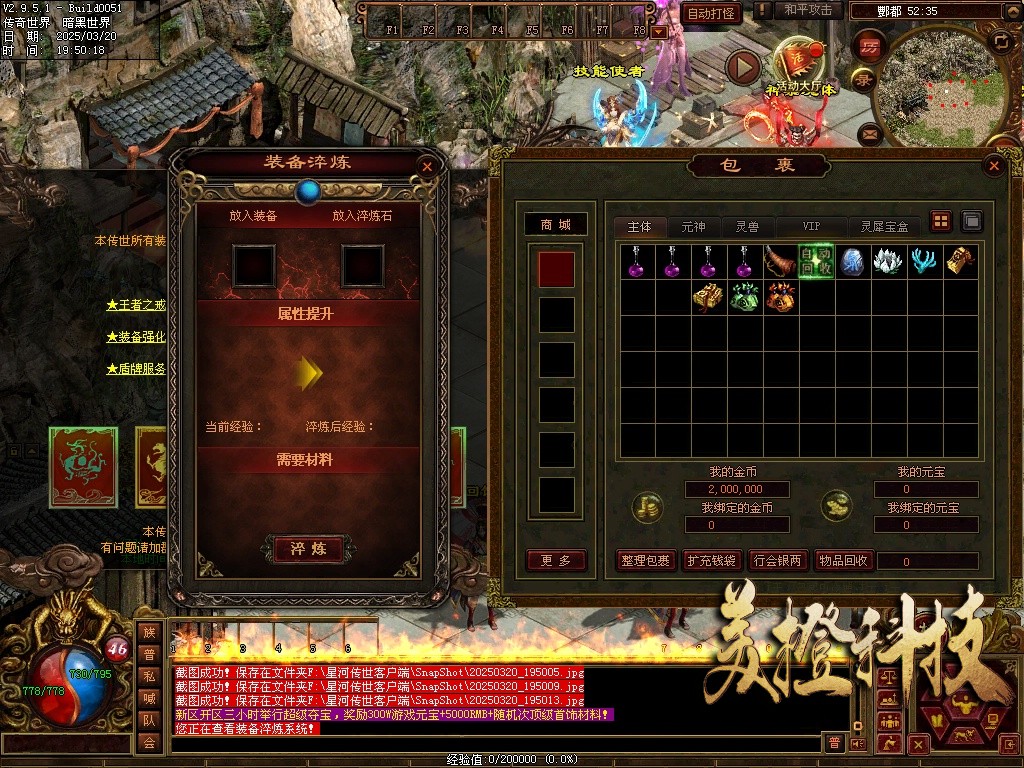Choose the cyan coral item

(924, 261)
